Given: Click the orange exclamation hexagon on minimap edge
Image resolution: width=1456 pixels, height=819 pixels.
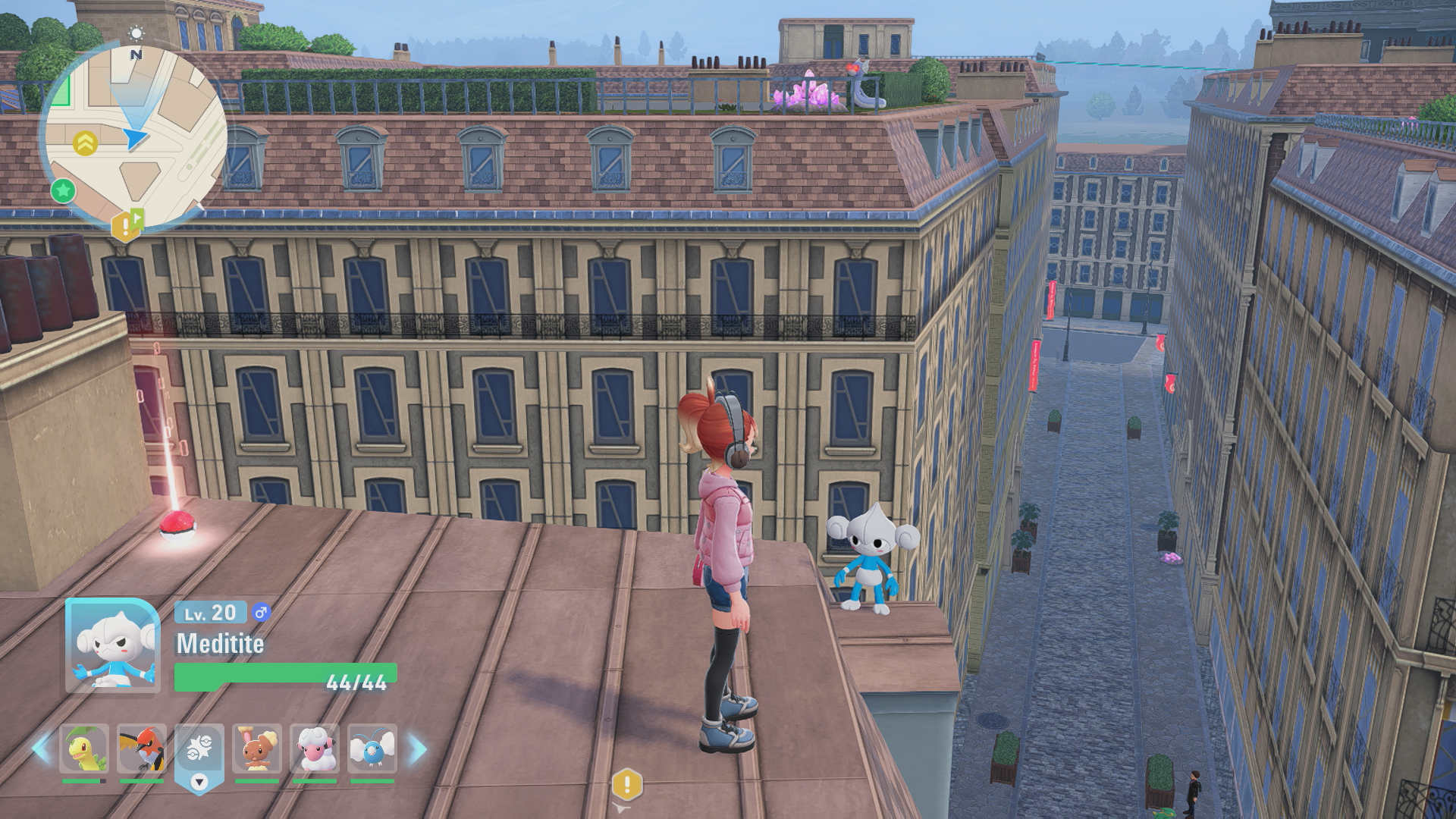Looking at the screenshot, I should tap(123, 226).
